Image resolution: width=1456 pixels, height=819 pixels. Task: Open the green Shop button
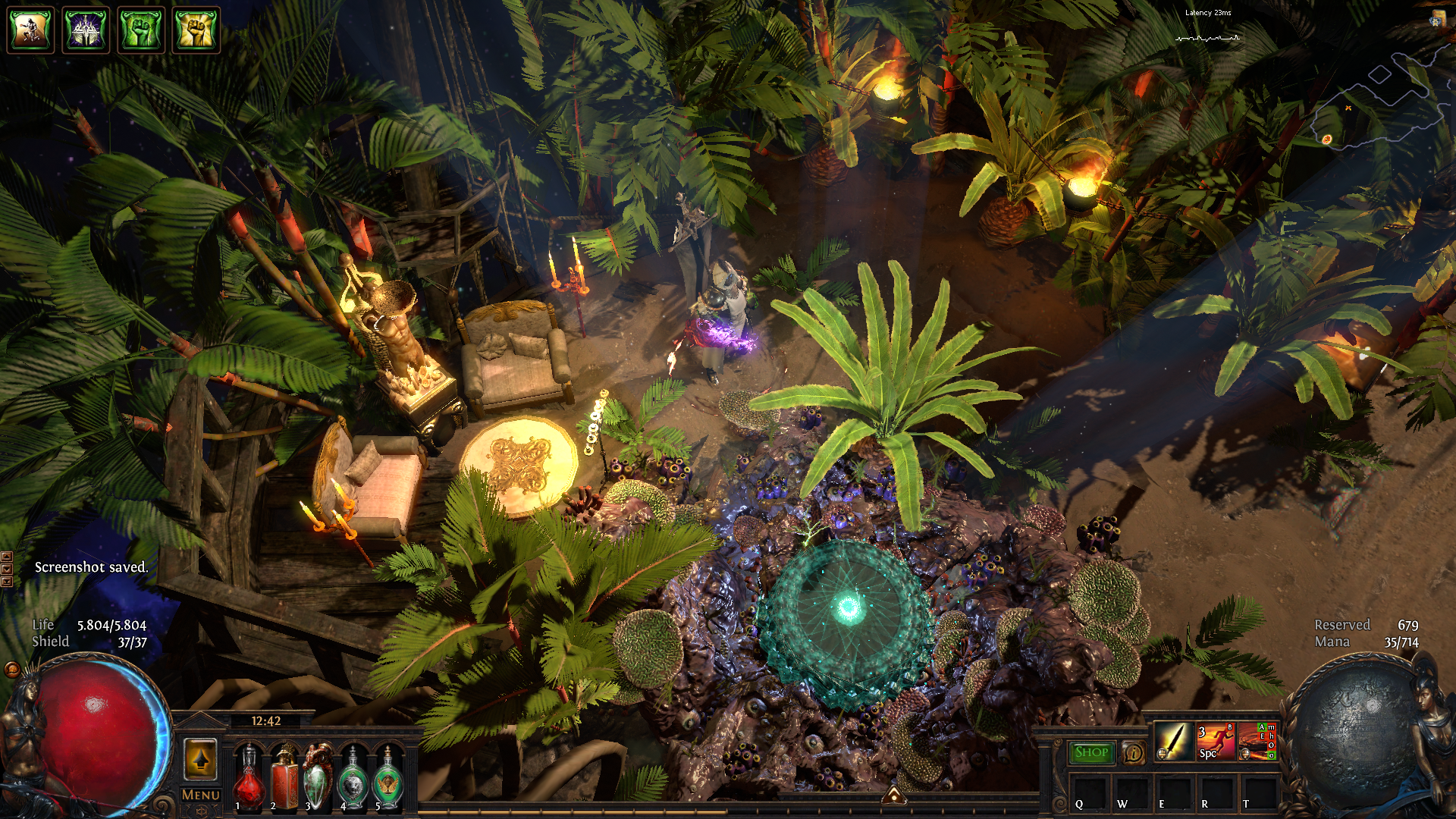pos(1091,752)
